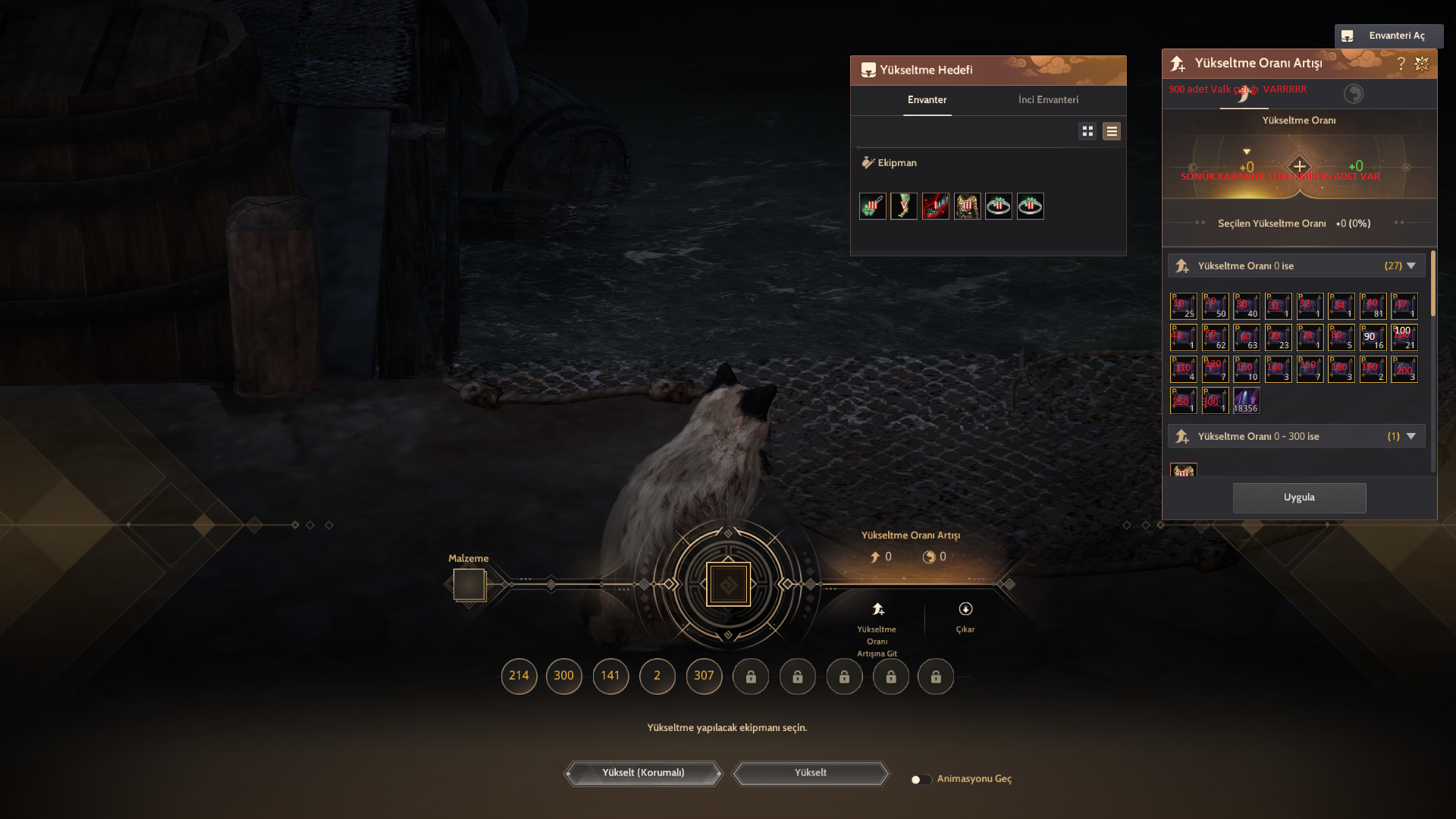
Task: Select the item stack with 18356 count
Action: coord(1246,400)
